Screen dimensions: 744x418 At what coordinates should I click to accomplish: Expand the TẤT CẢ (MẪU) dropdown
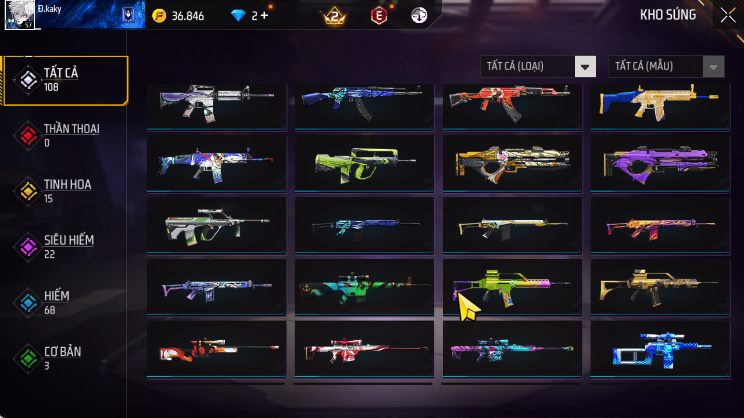point(666,66)
